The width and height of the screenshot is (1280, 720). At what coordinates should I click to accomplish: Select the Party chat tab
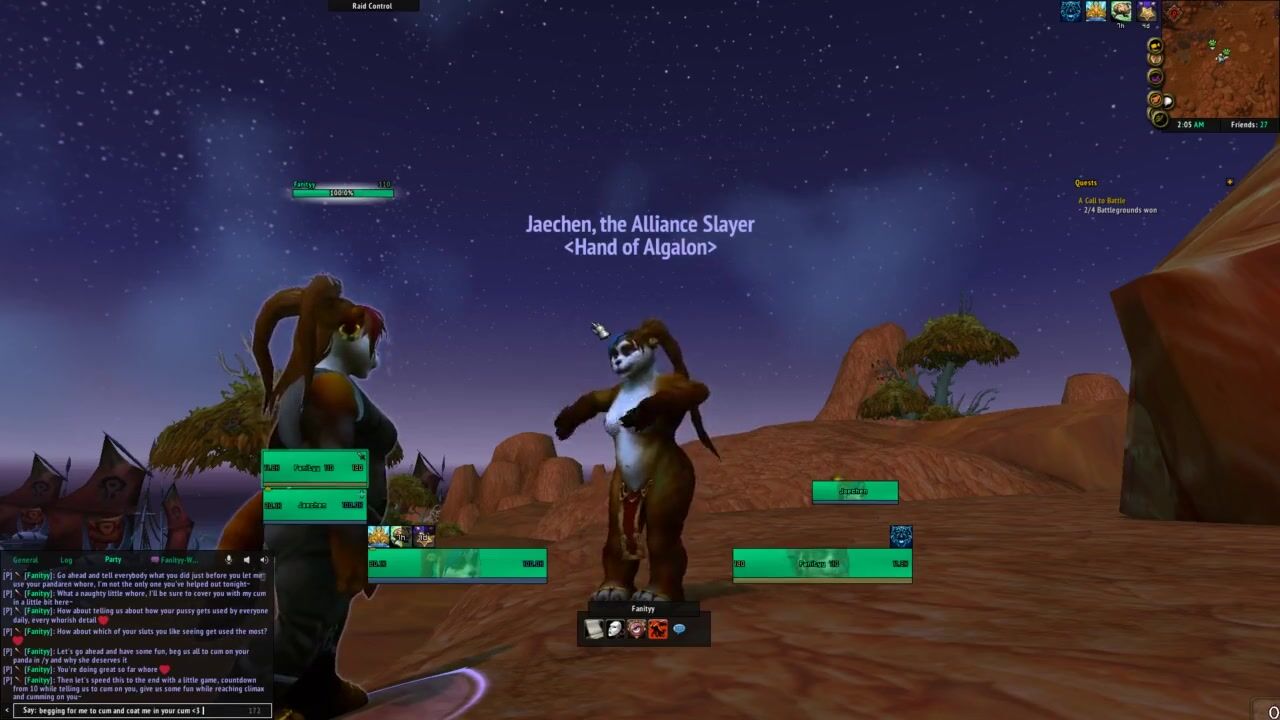[x=113, y=560]
